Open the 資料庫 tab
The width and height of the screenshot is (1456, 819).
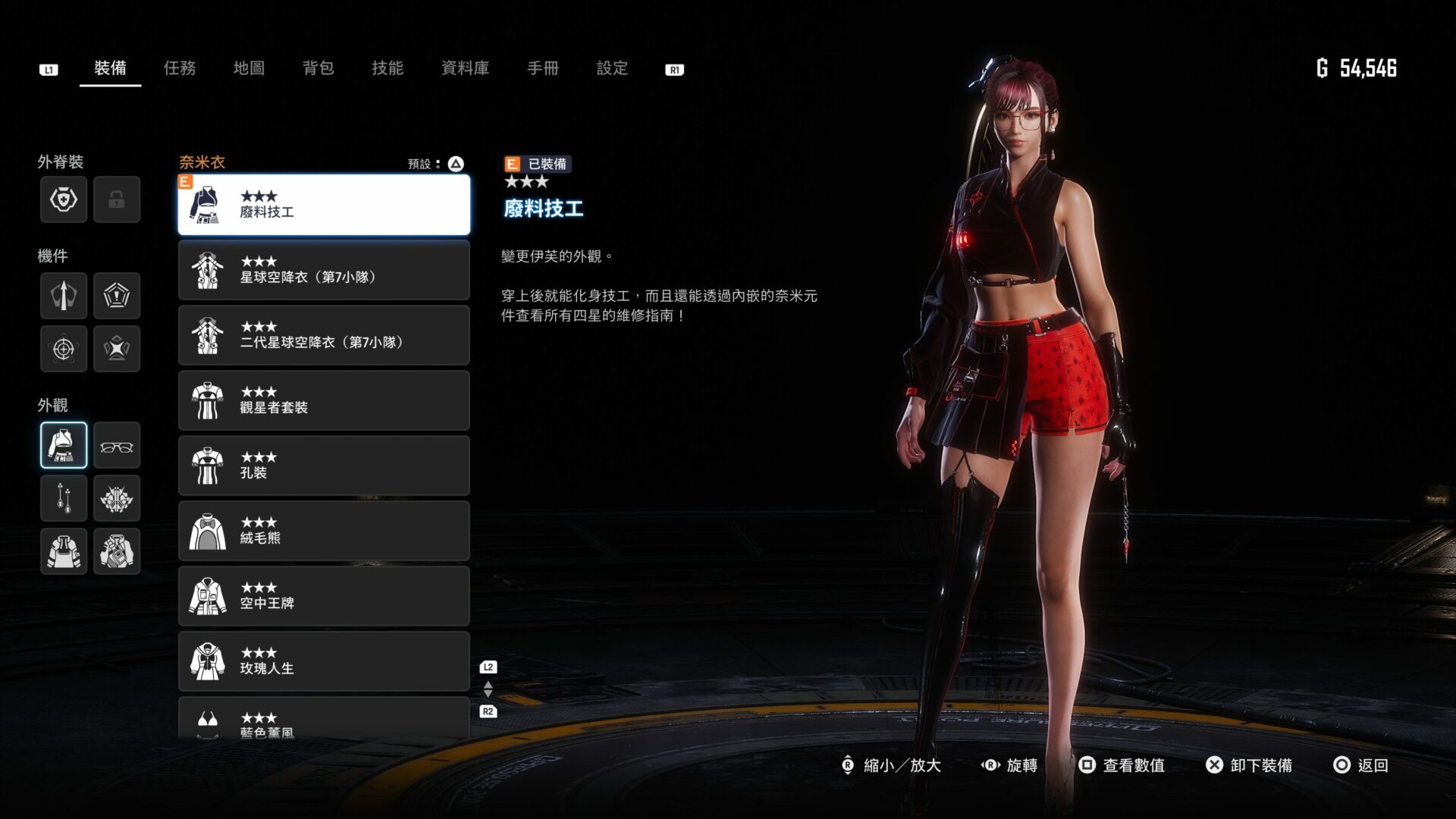coord(465,68)
